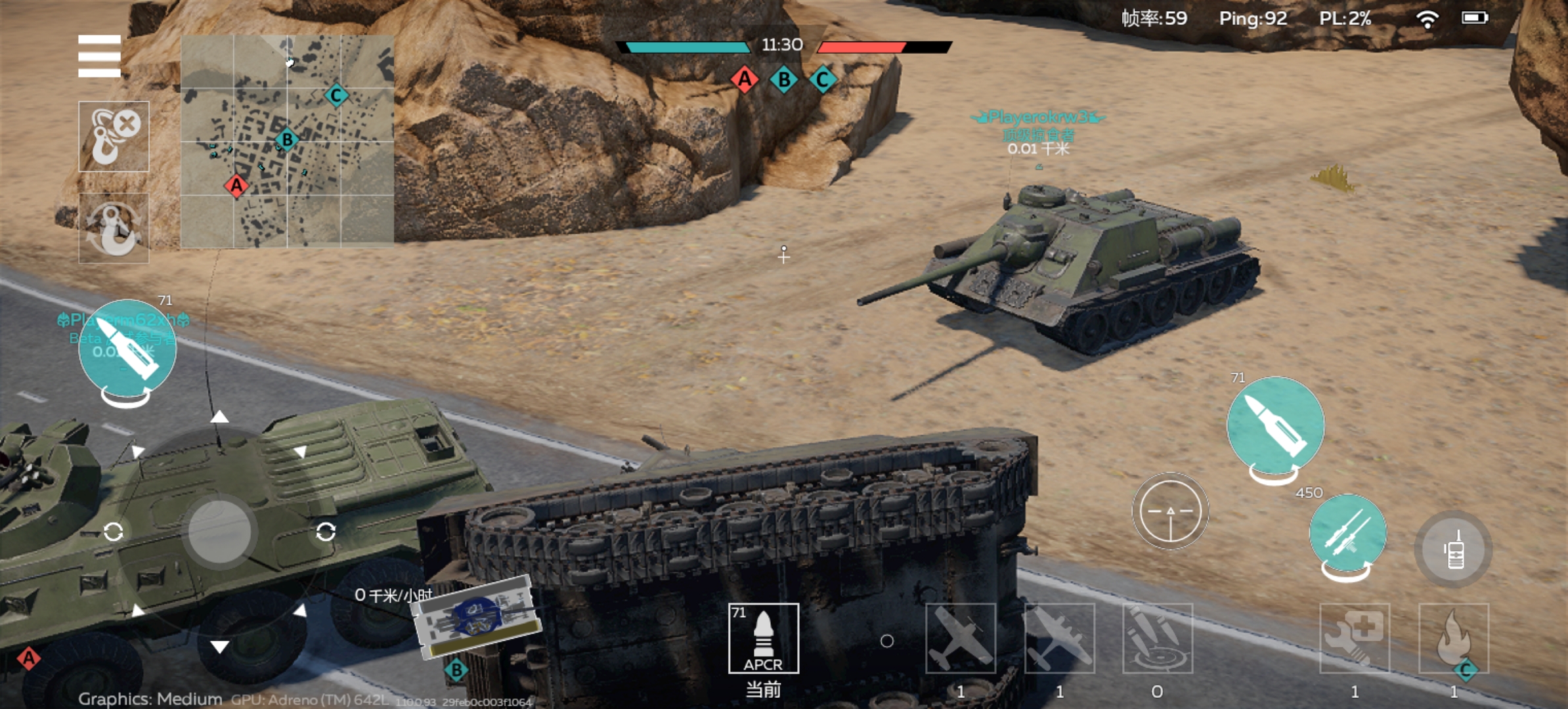Activate the artillery strike ability
Image resolution: width=1568 pixels, height=709 pixels.
click(x=1157, y=638)
